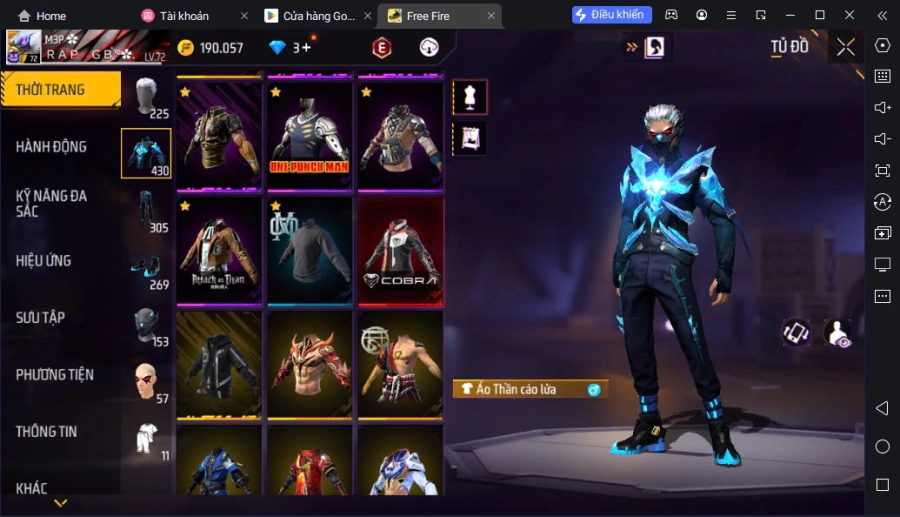Switch to the Hành Động category
Image resolution: width=900 pixels, height=517 pixels.
52,147
